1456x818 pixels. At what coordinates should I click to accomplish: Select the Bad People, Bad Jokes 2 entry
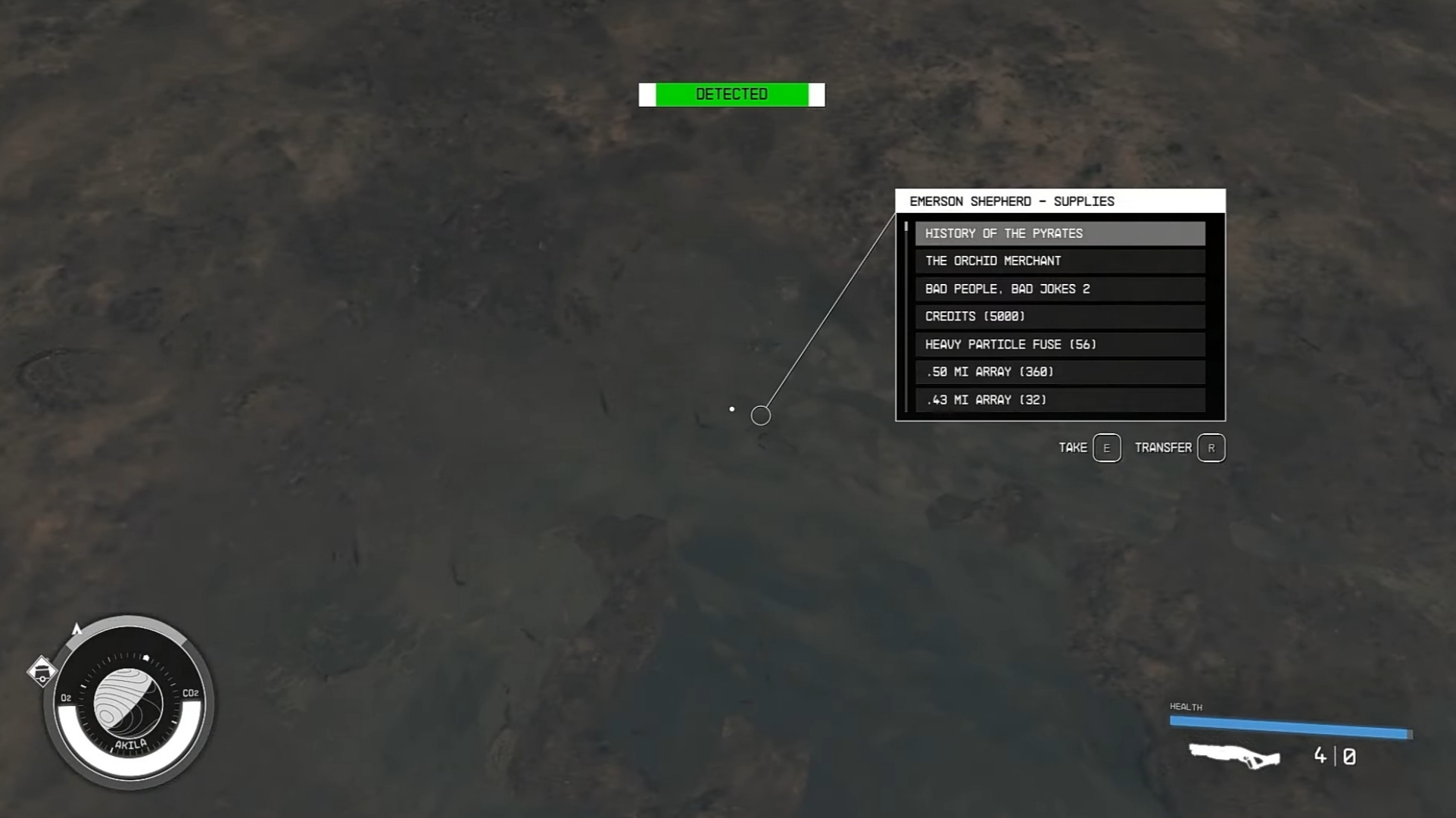(1059, 289)
